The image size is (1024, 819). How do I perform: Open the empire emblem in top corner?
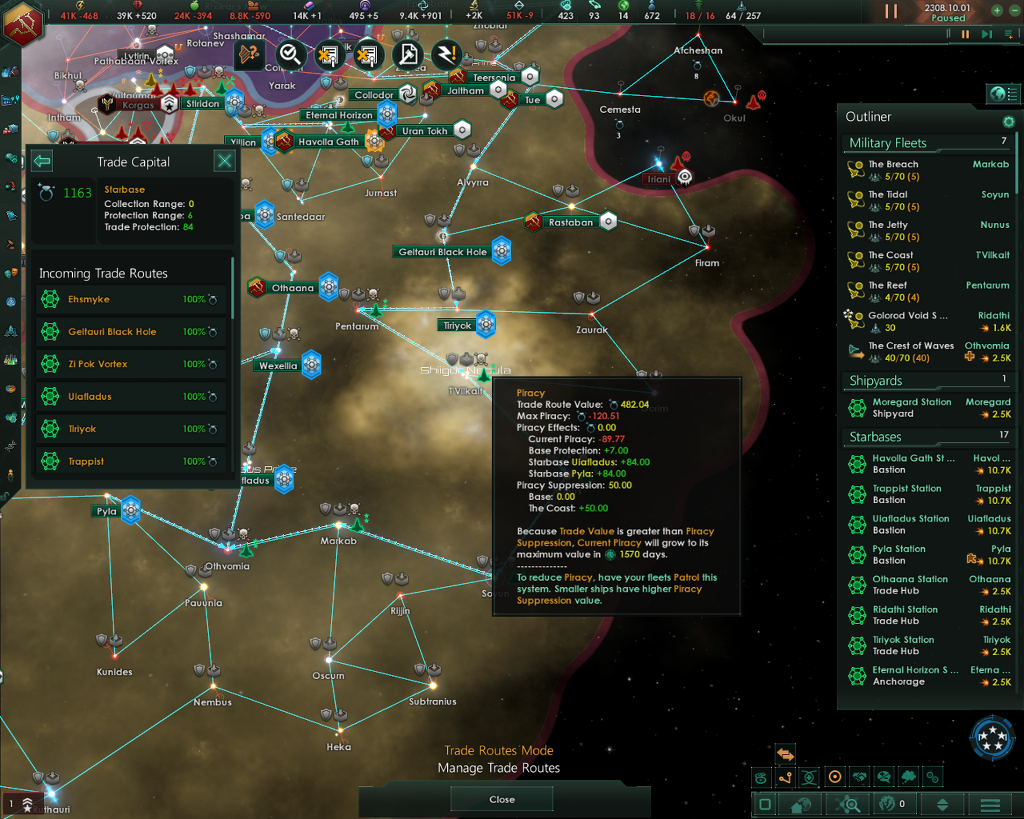click(20, 24)
